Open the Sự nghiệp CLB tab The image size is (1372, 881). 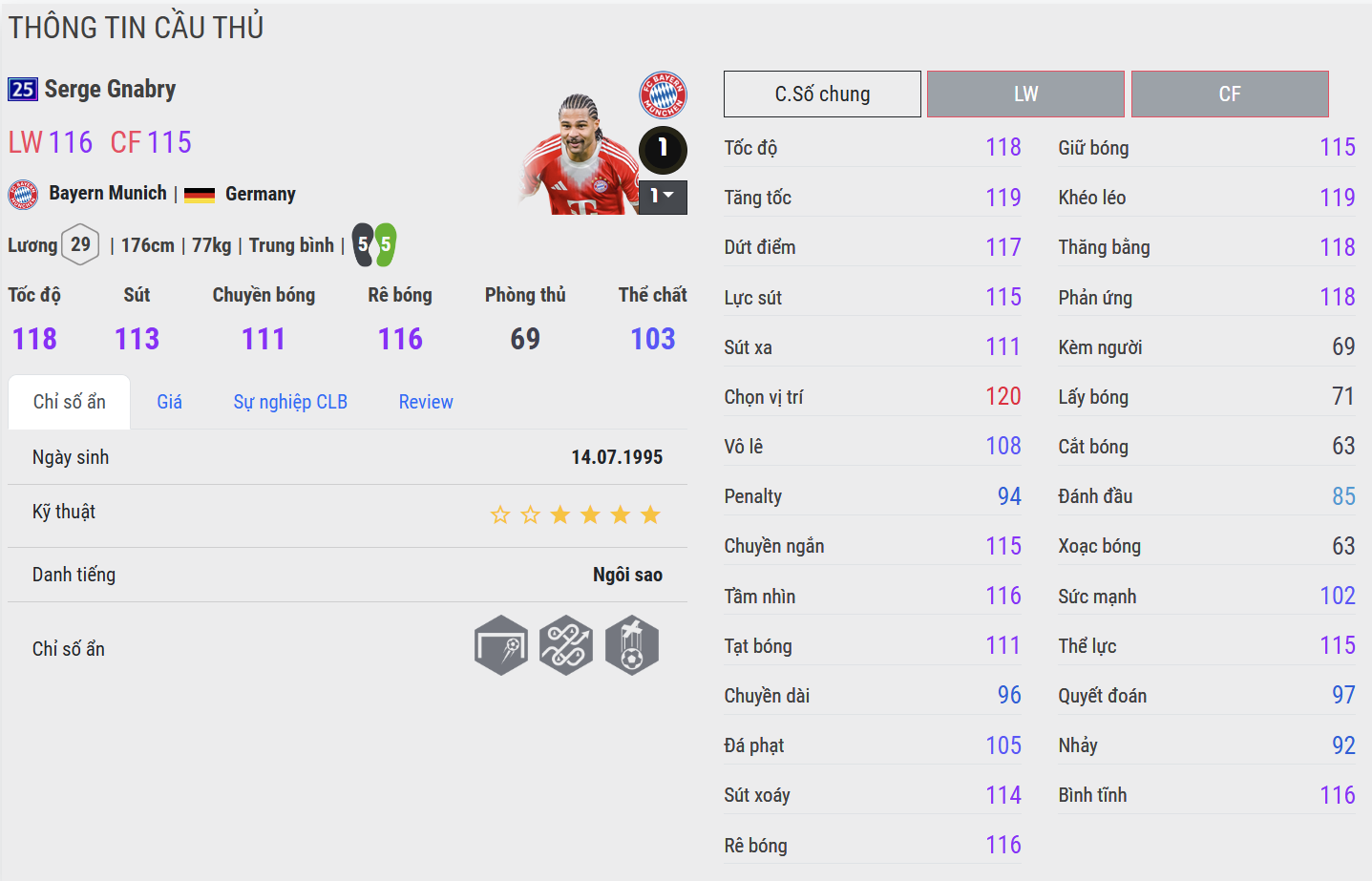pyautogui.click(x=290, y=402)
